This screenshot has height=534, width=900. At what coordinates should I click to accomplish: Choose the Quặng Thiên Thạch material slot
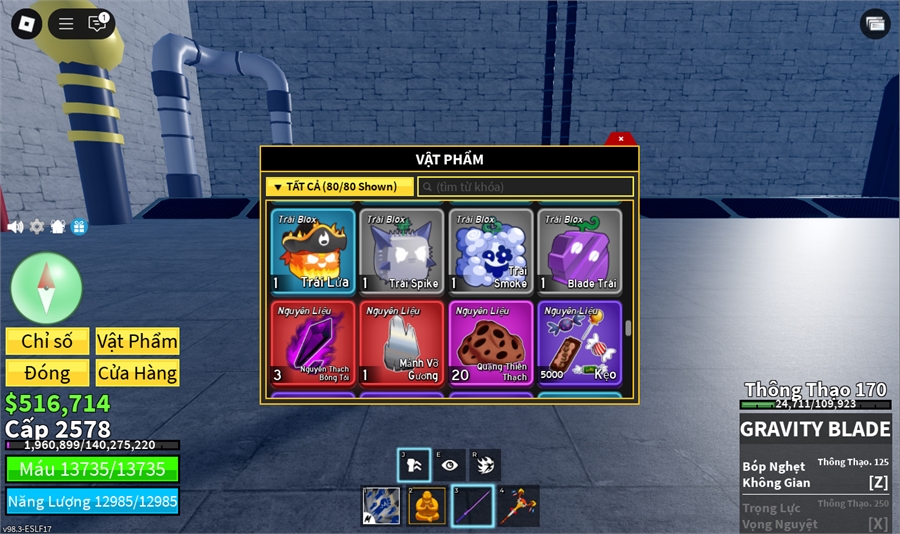[491, 344]
